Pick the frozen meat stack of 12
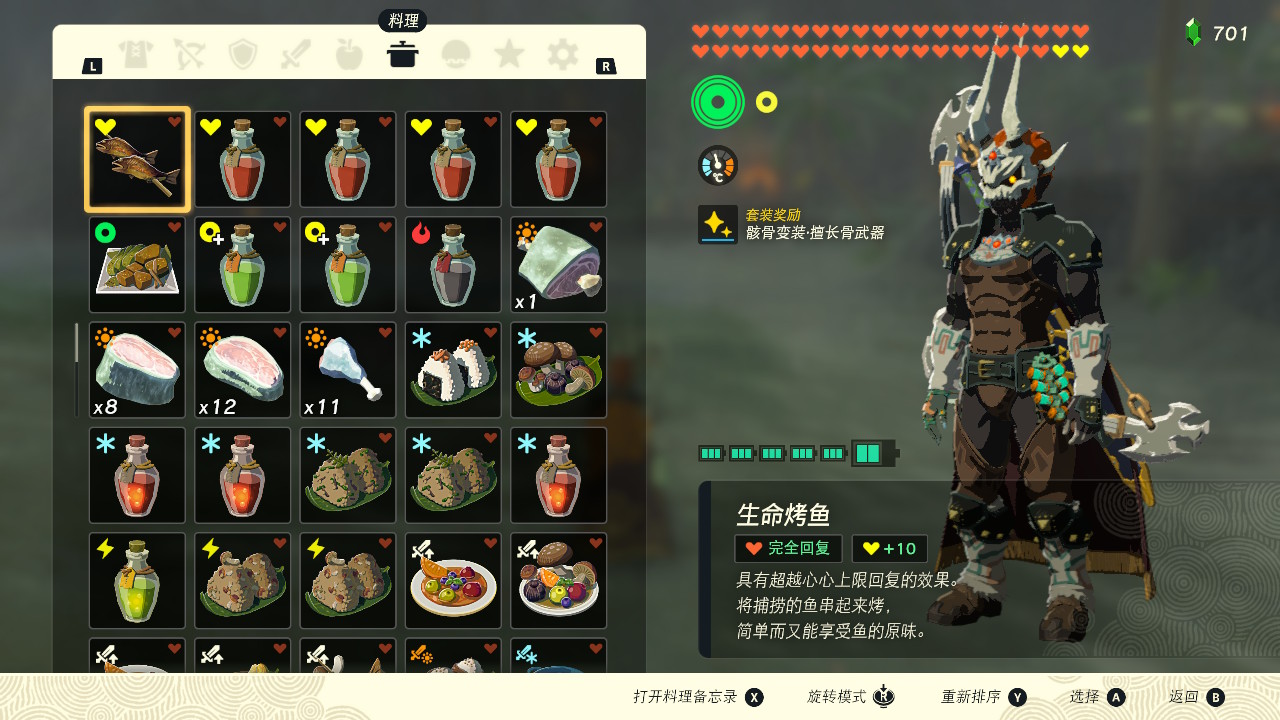Image resolution: width=1280 pixels, height=720 pixels. tap(243, 370)
